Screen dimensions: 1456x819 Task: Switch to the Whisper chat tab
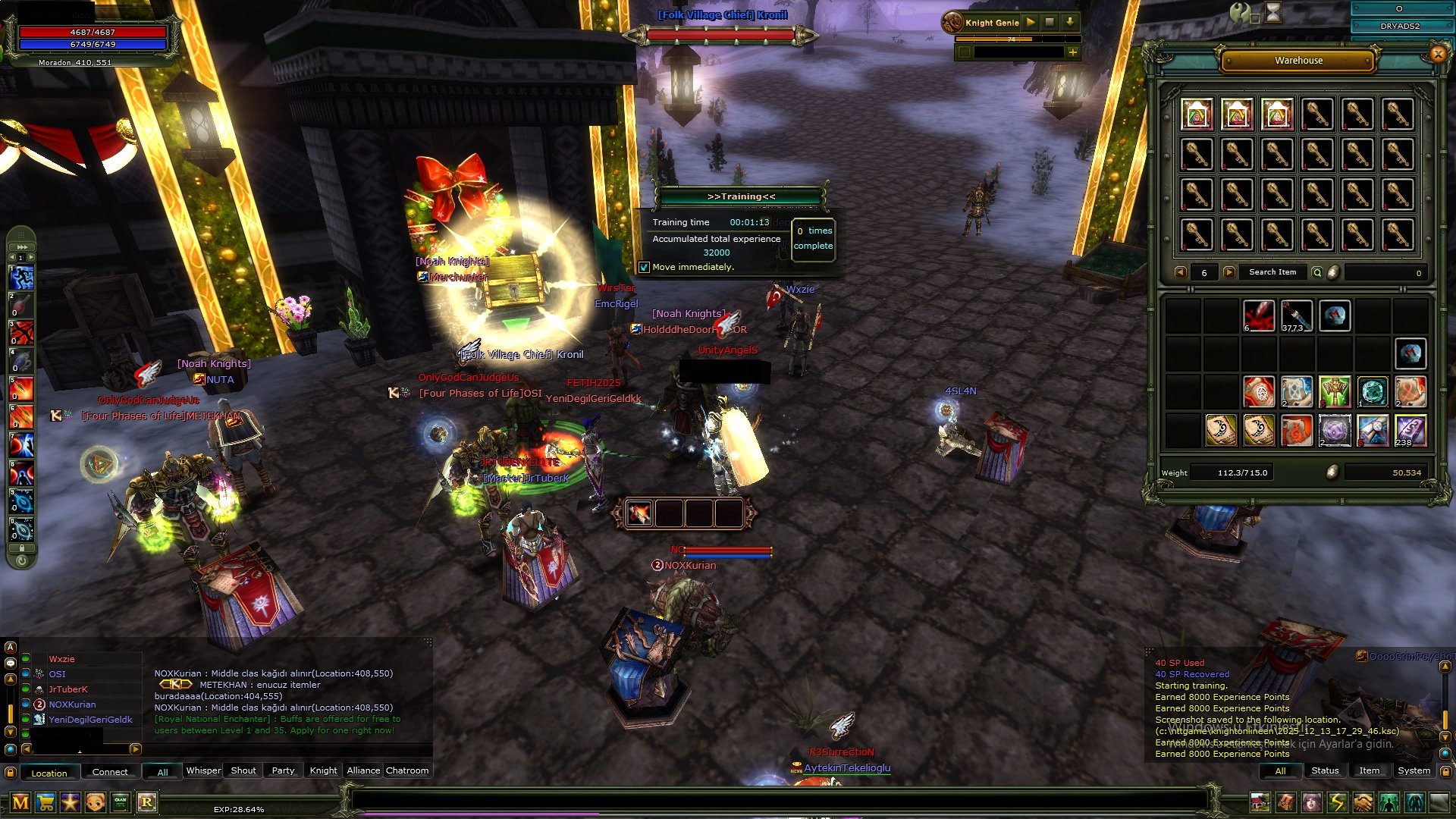[203, 770]
